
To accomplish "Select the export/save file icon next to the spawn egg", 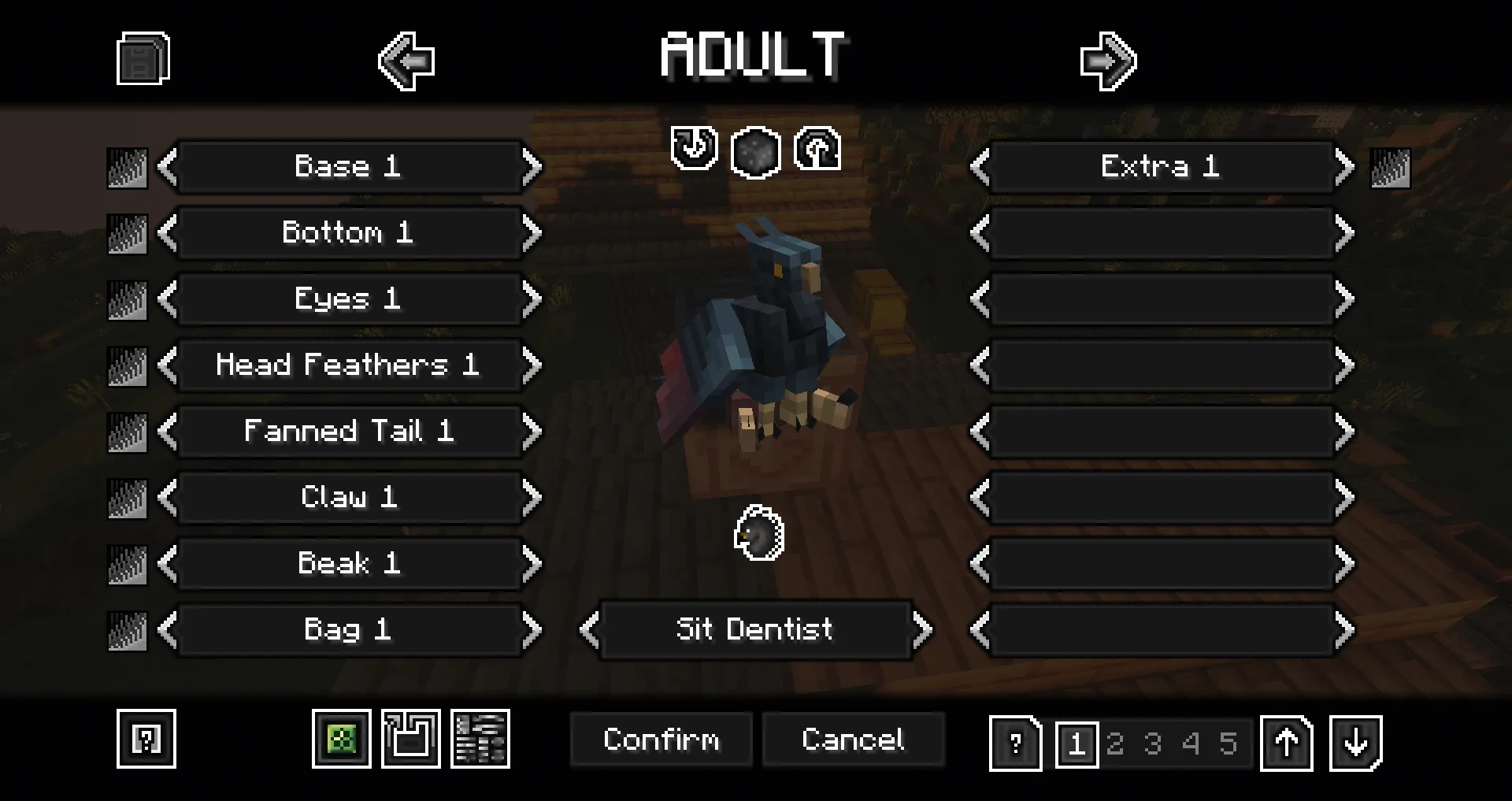I will point(411,739).
